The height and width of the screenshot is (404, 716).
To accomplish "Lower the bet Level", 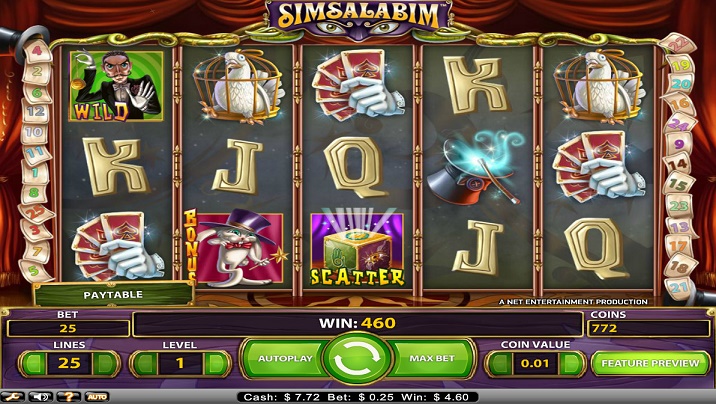I will point(144,364).
